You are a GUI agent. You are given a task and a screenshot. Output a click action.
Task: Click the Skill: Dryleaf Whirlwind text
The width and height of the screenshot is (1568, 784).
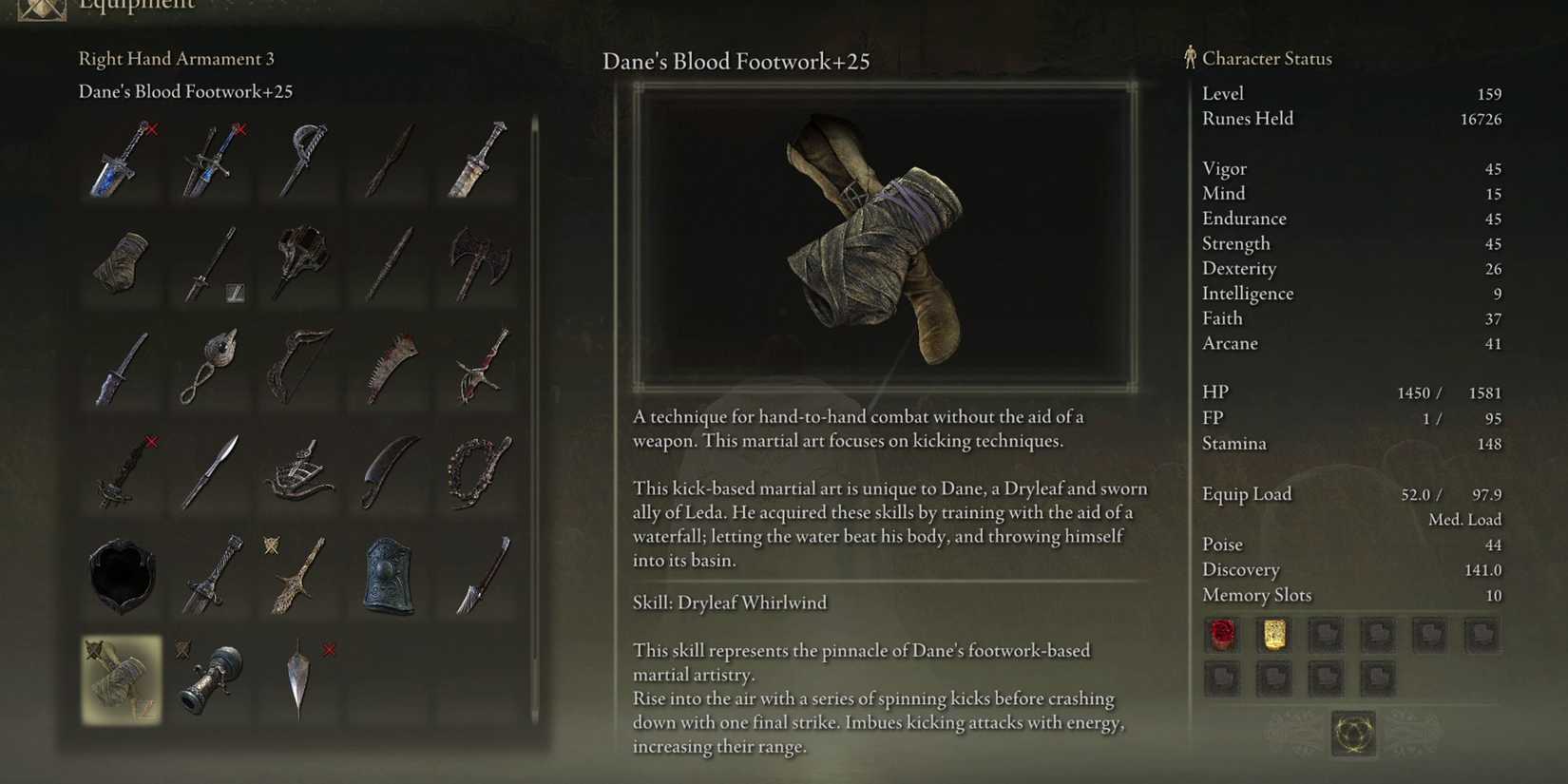point(730,602)
